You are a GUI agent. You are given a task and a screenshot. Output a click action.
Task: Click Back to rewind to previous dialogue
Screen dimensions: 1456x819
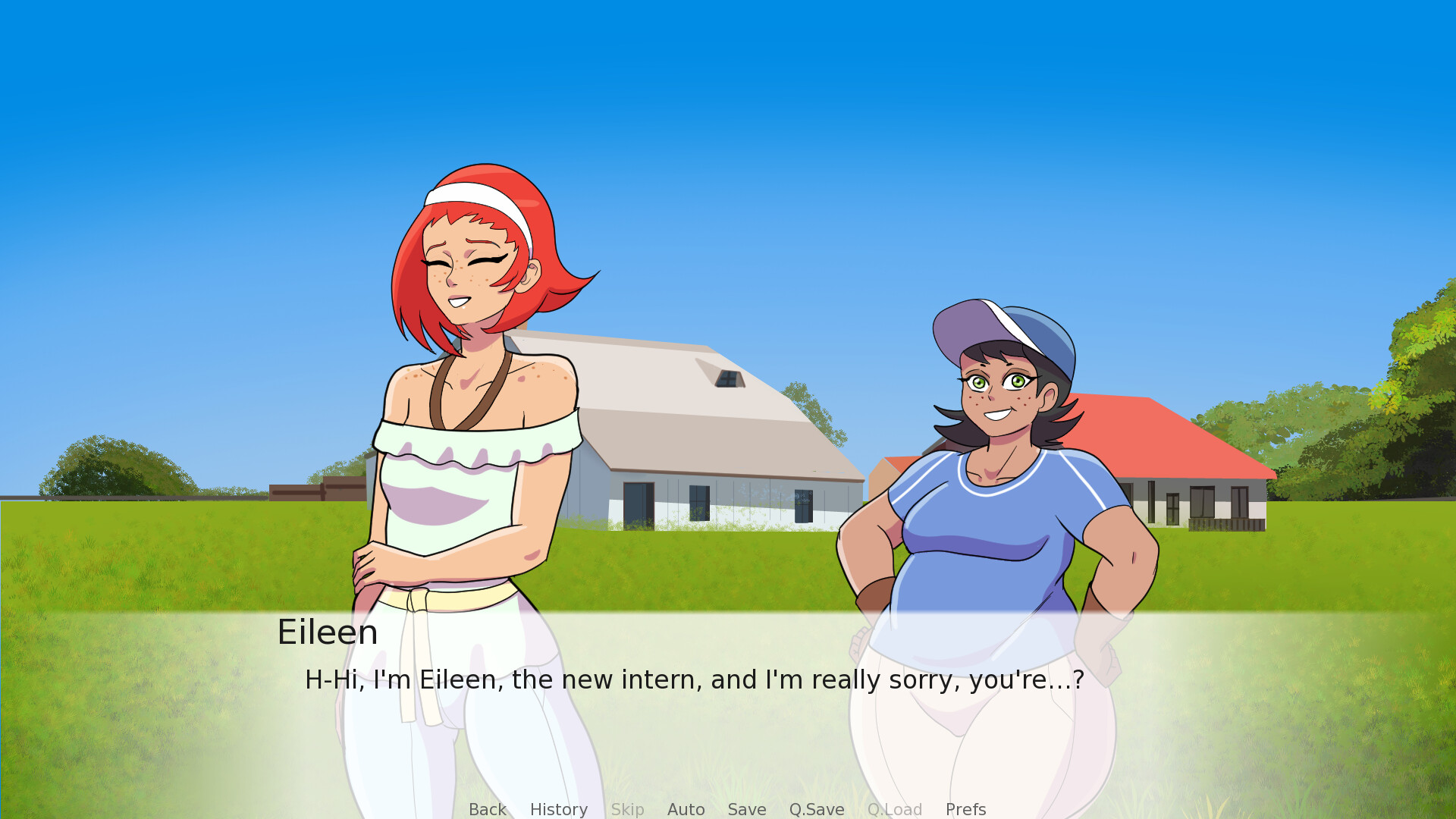(487, 809)
